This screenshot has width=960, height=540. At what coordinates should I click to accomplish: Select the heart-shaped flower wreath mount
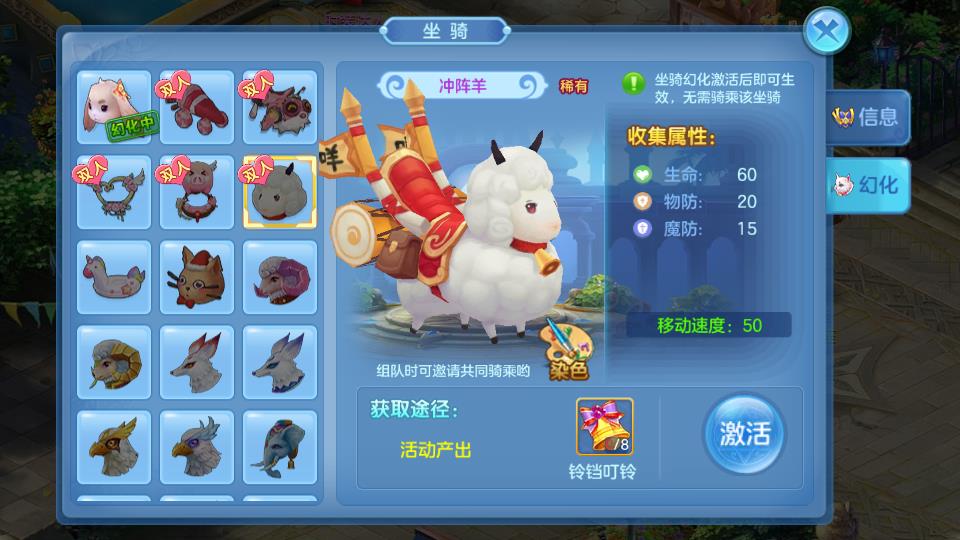pyautogui.click(x=114, y=191)
